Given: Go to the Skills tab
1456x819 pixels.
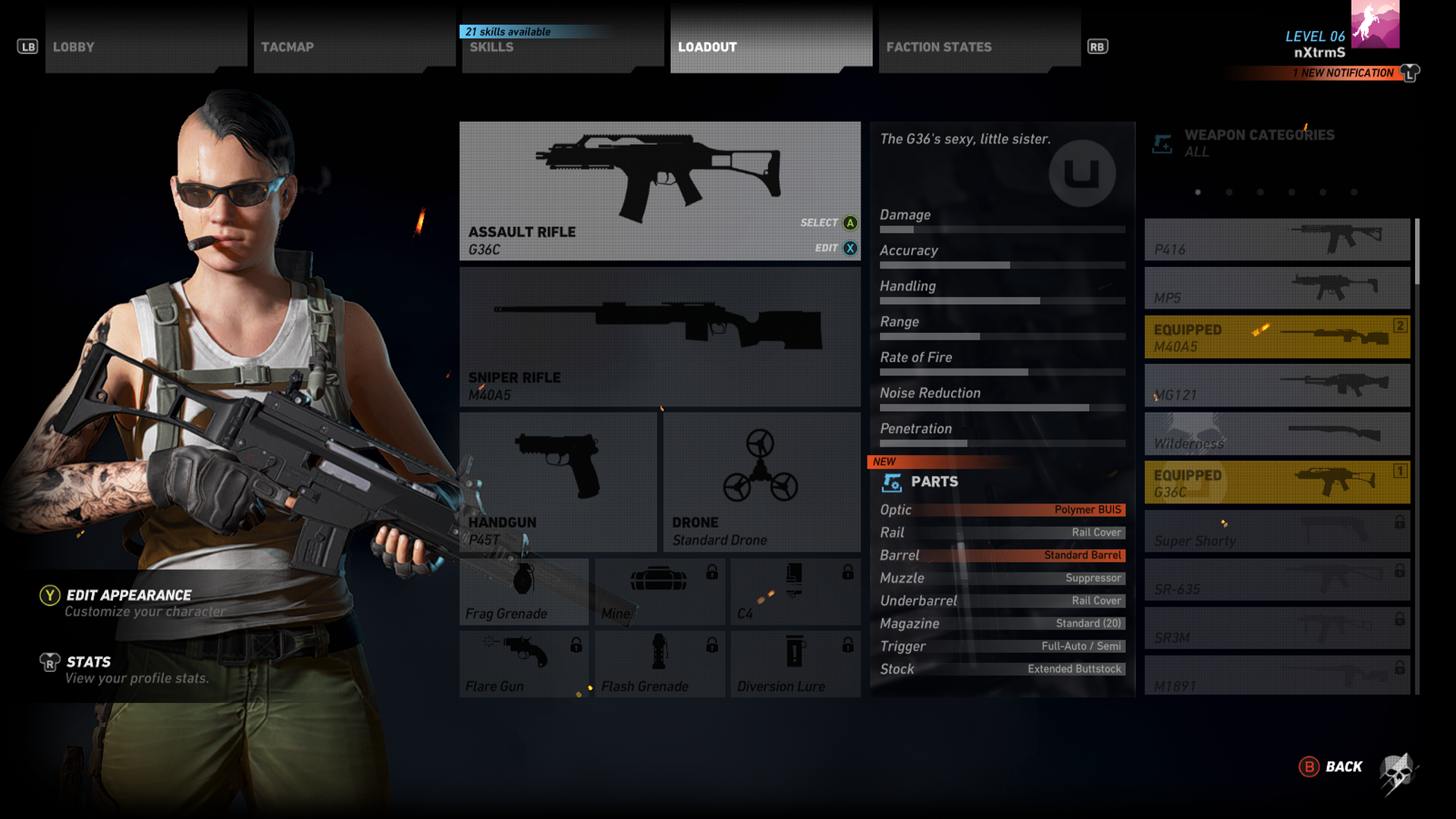Looking at the screenshot, I should [x=561, y=47].
